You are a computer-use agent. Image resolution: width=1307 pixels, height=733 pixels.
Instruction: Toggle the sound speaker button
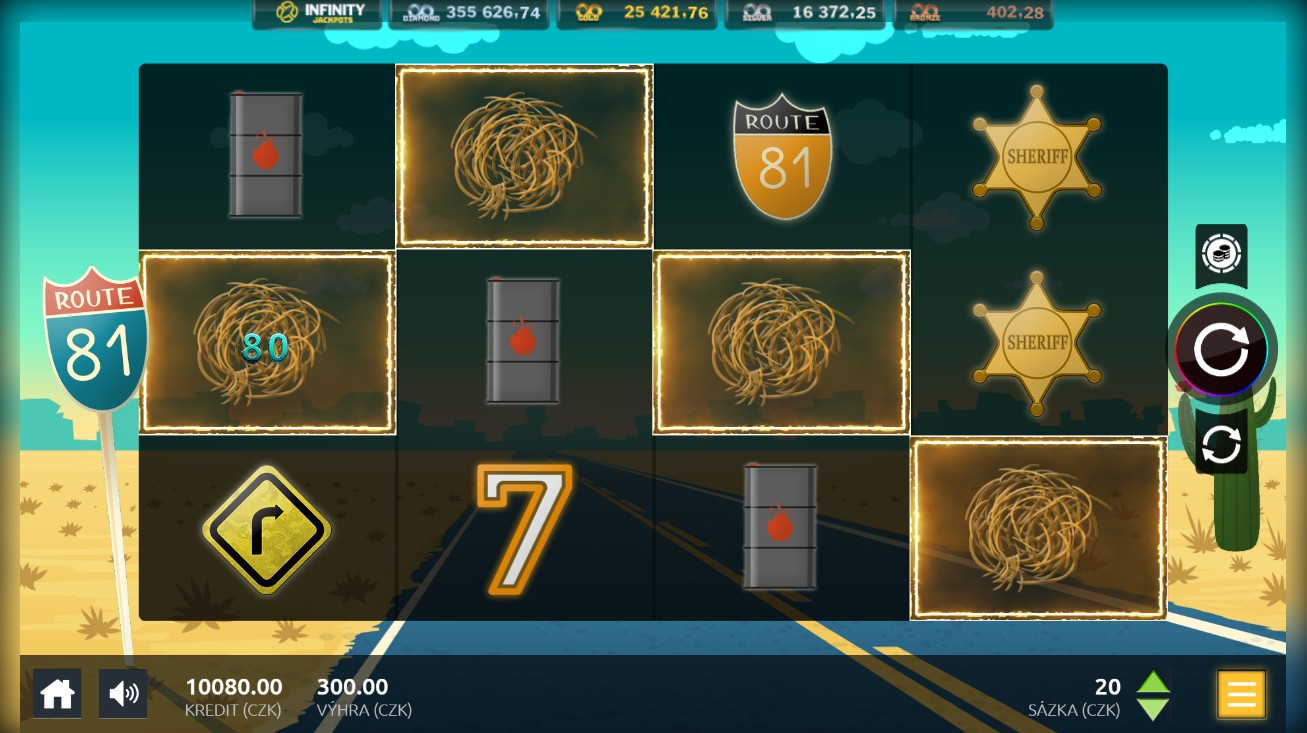tap(123, 693)
